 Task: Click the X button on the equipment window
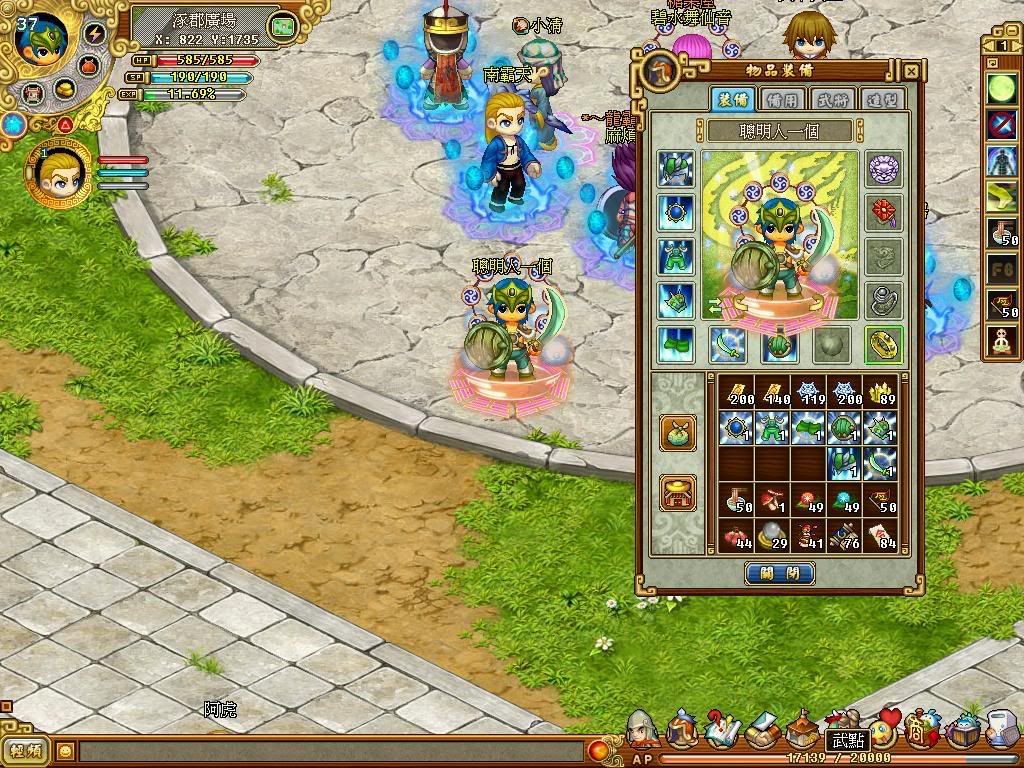[x=911, y=72]
